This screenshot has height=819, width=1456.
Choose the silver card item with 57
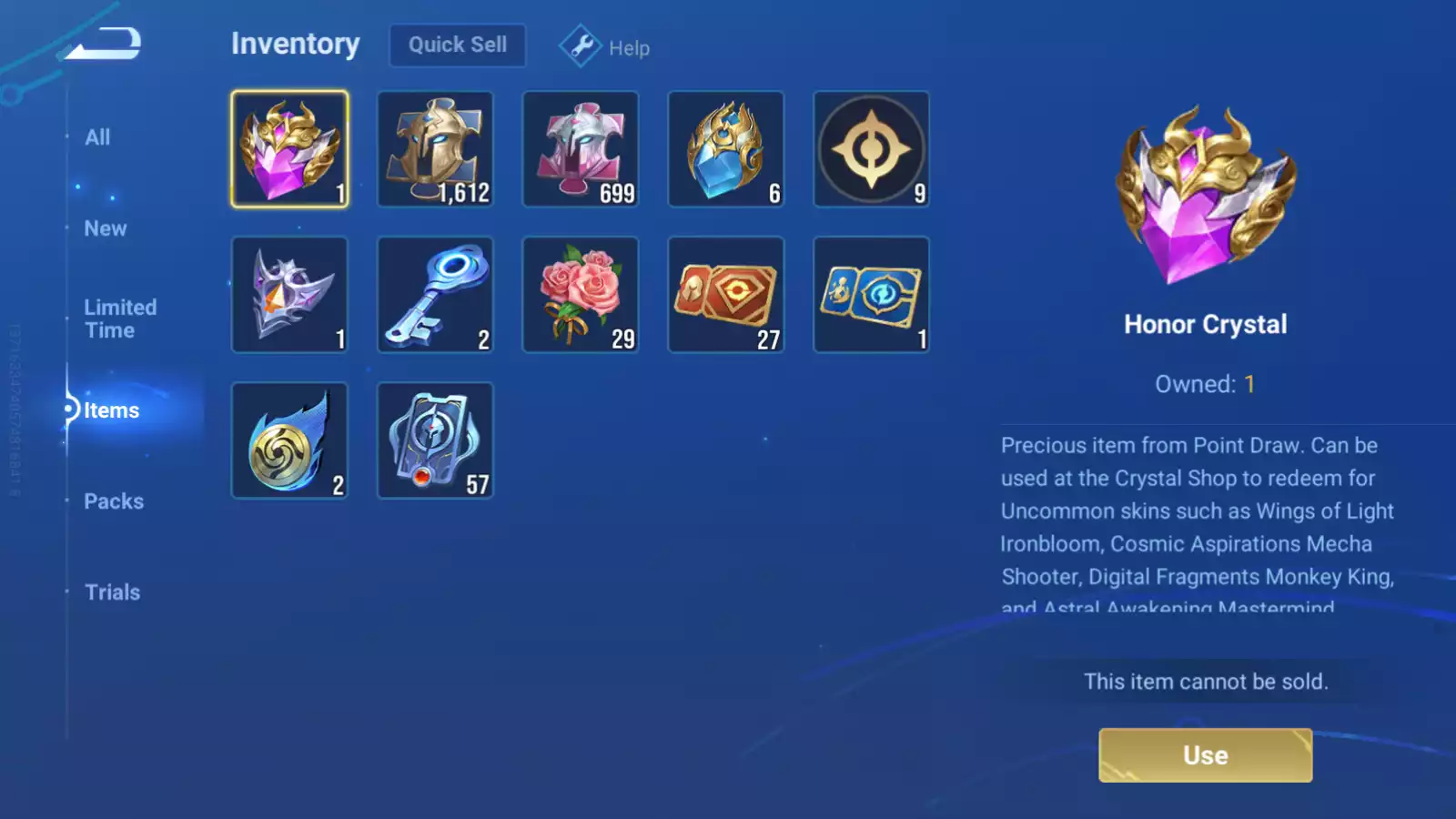435,440
